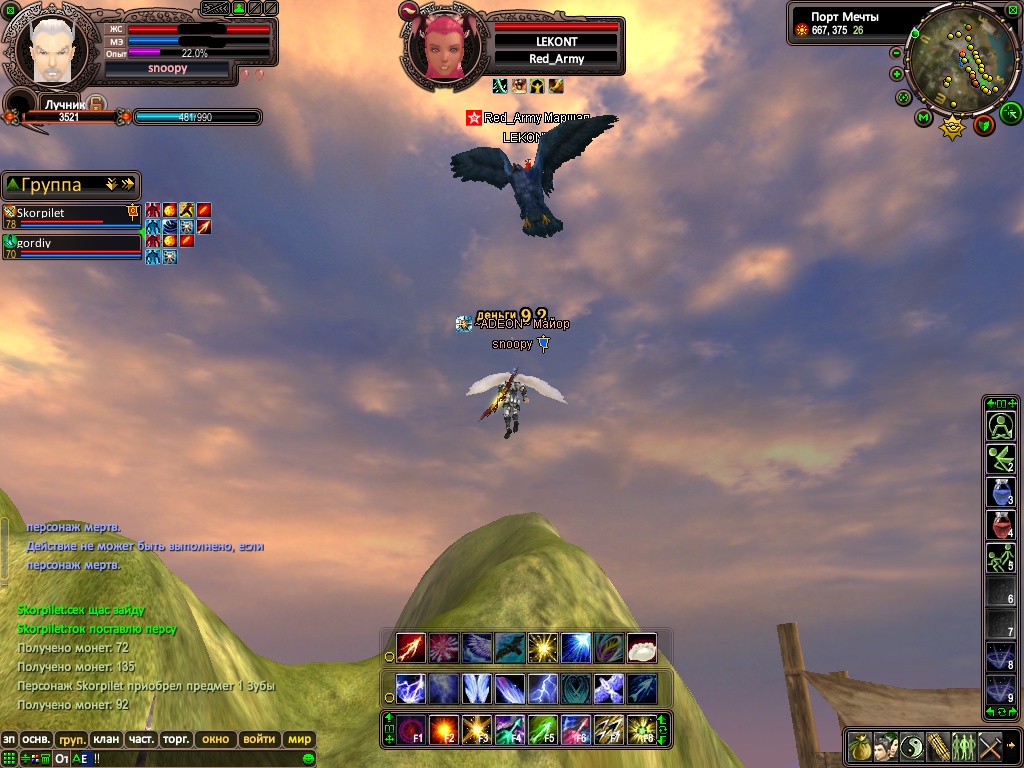Click the yellow sun icon below minimap
Viewport: 1024px width, 768px height.
[952, 128]
